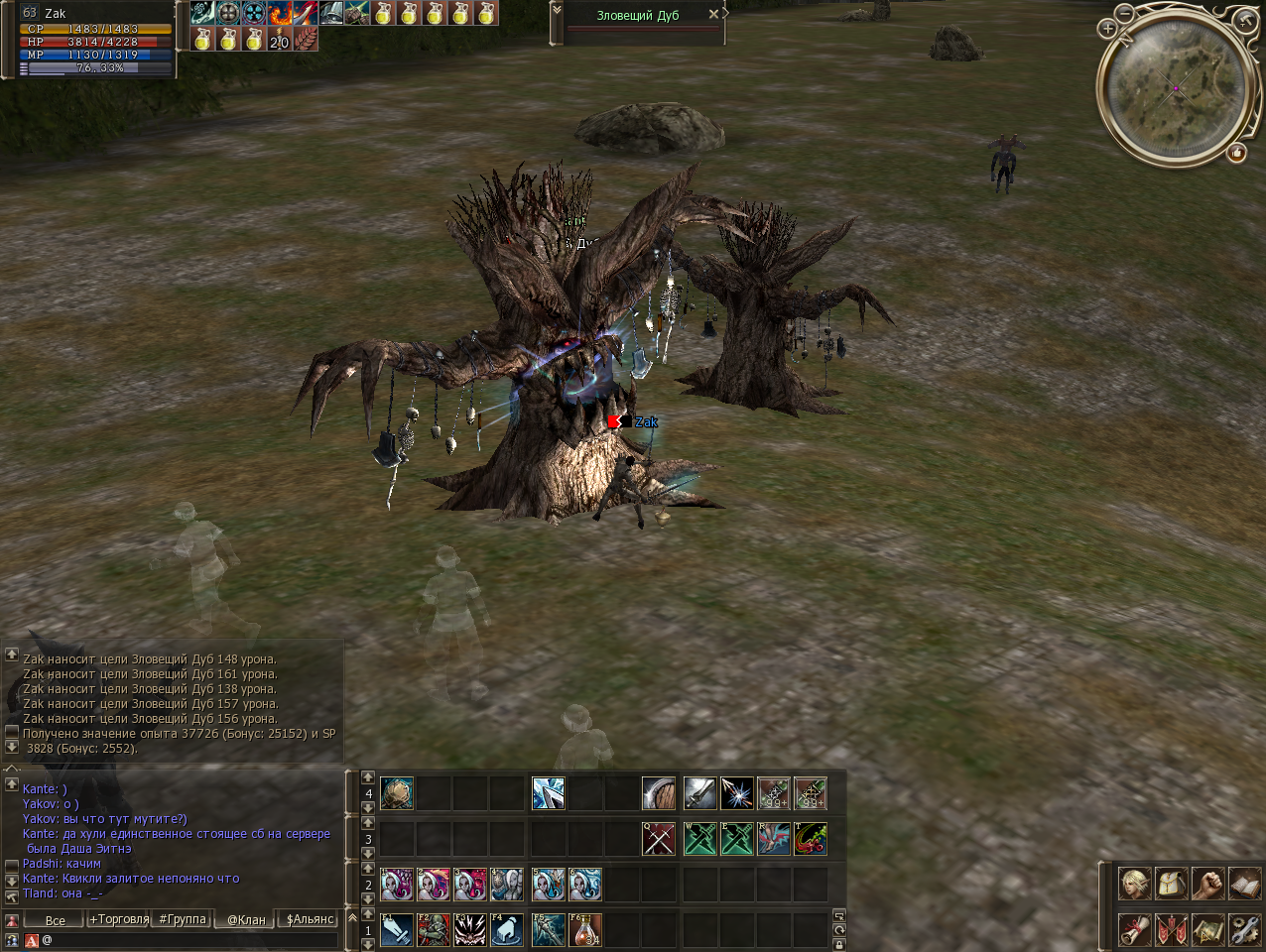This screenshot has width=1266, height=952.
Task: Open the actions menu (fist icon)
Action: tap(1207, 883)
